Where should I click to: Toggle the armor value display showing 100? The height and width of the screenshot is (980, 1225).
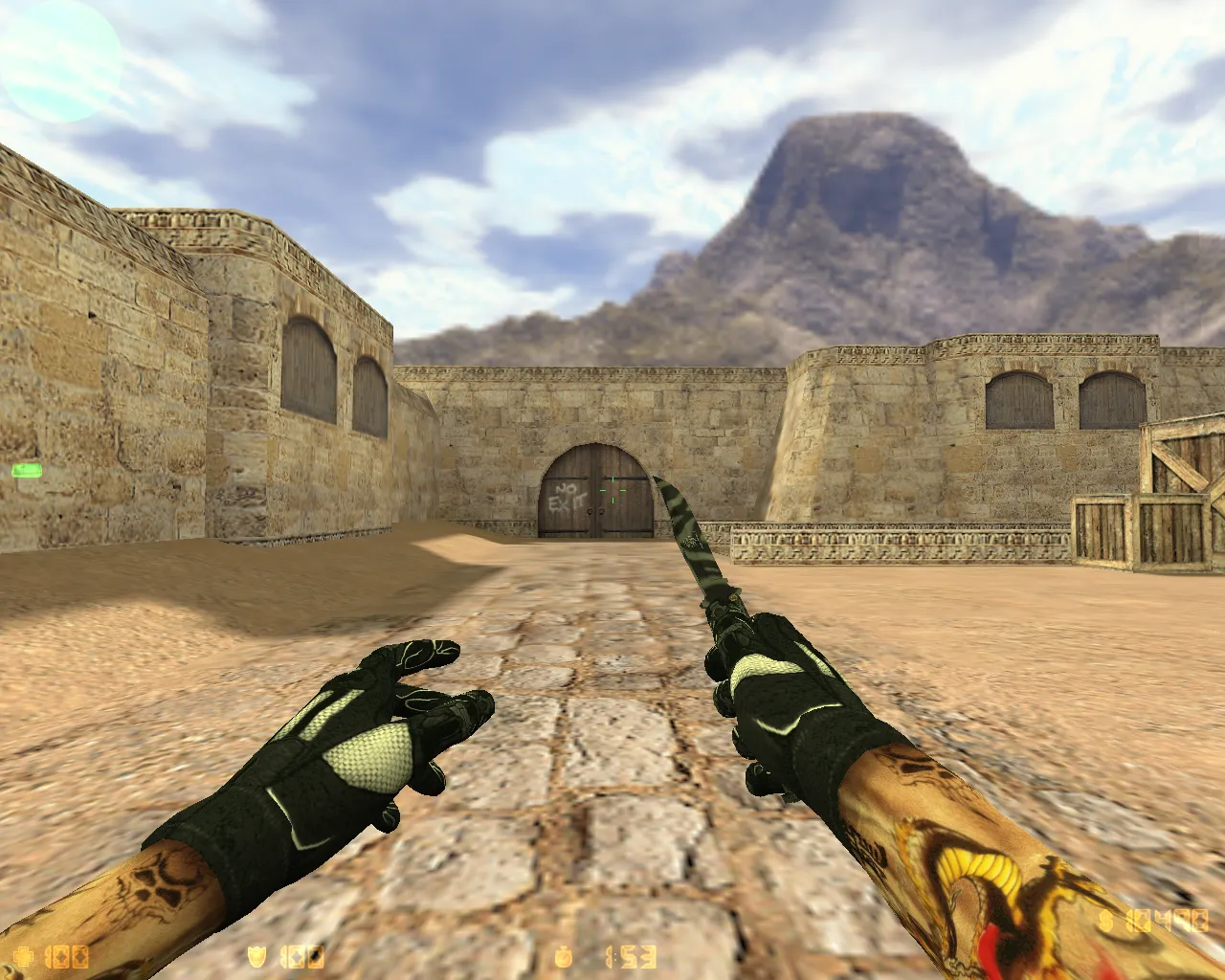[299, 955]
